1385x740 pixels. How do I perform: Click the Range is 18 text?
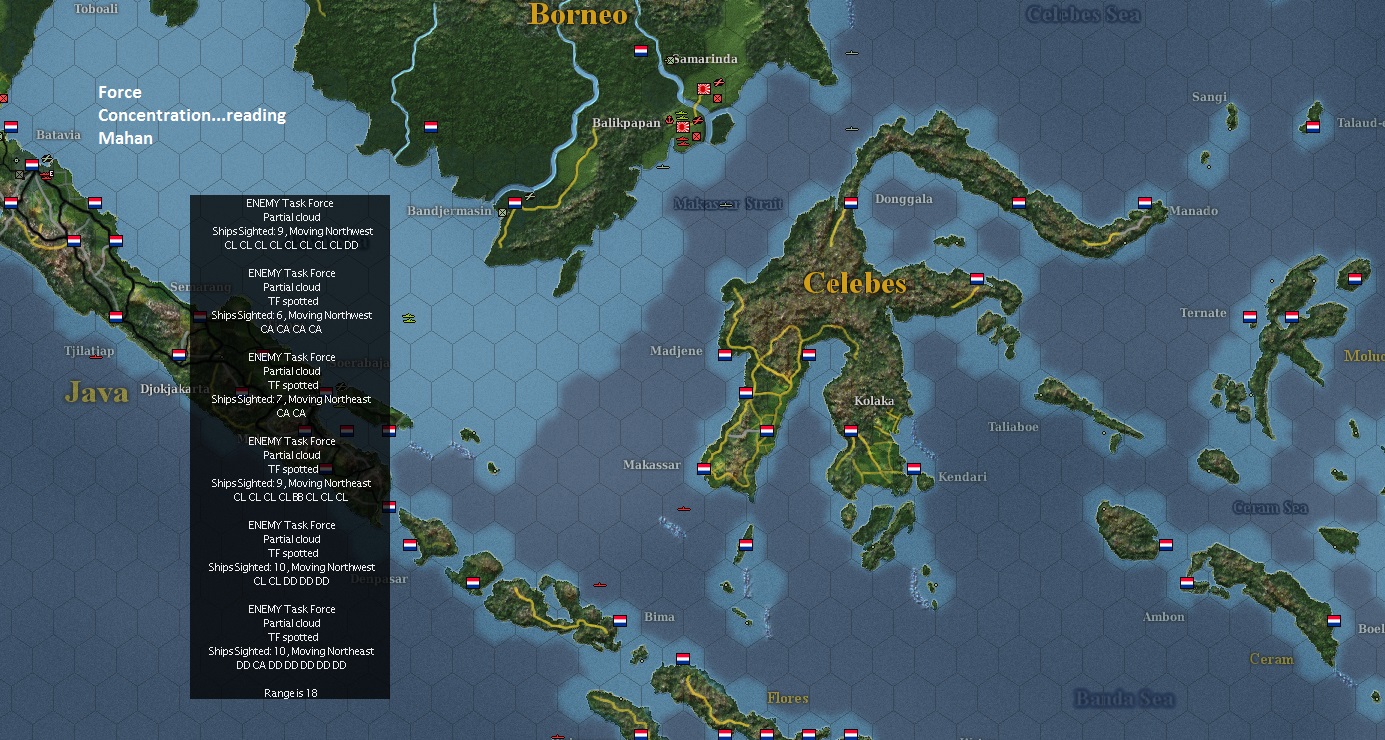[290, 692]
